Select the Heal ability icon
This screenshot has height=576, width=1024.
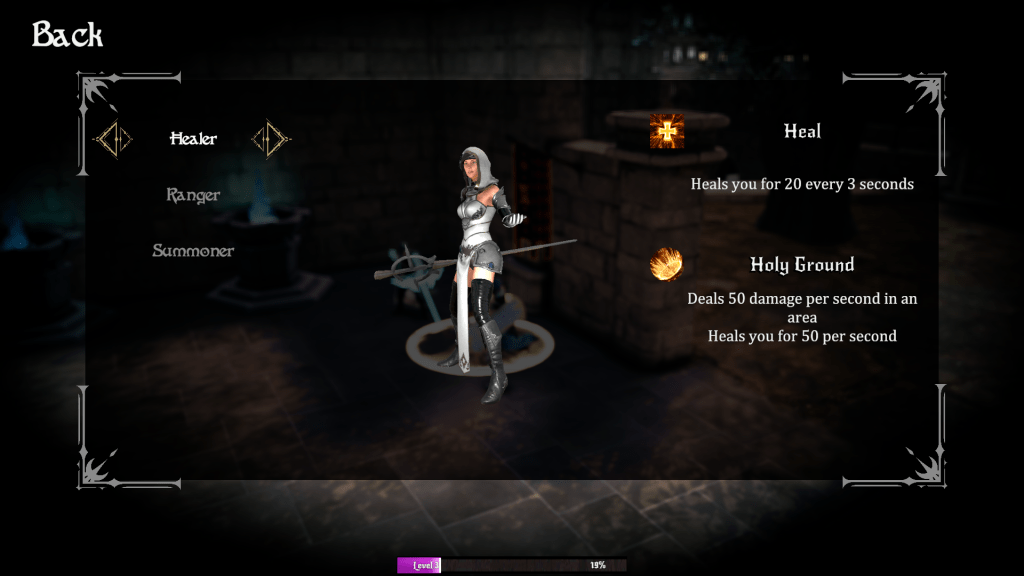(667, 131)
